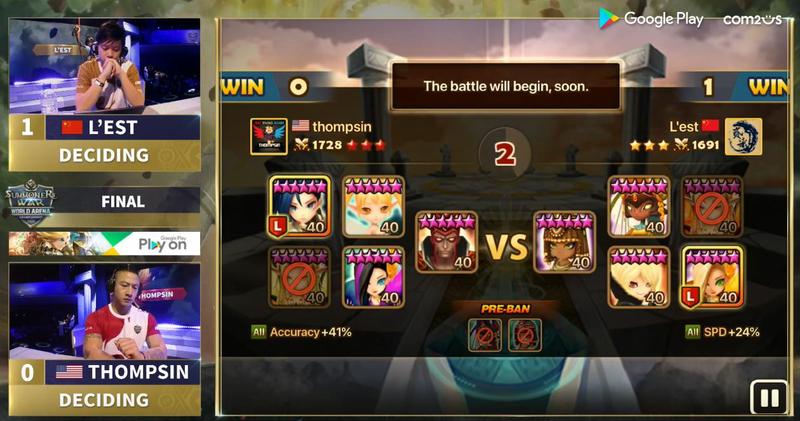Click the Play on Google Play banner
The height and width of the screenshot is (421, 800).
[105, 243]
